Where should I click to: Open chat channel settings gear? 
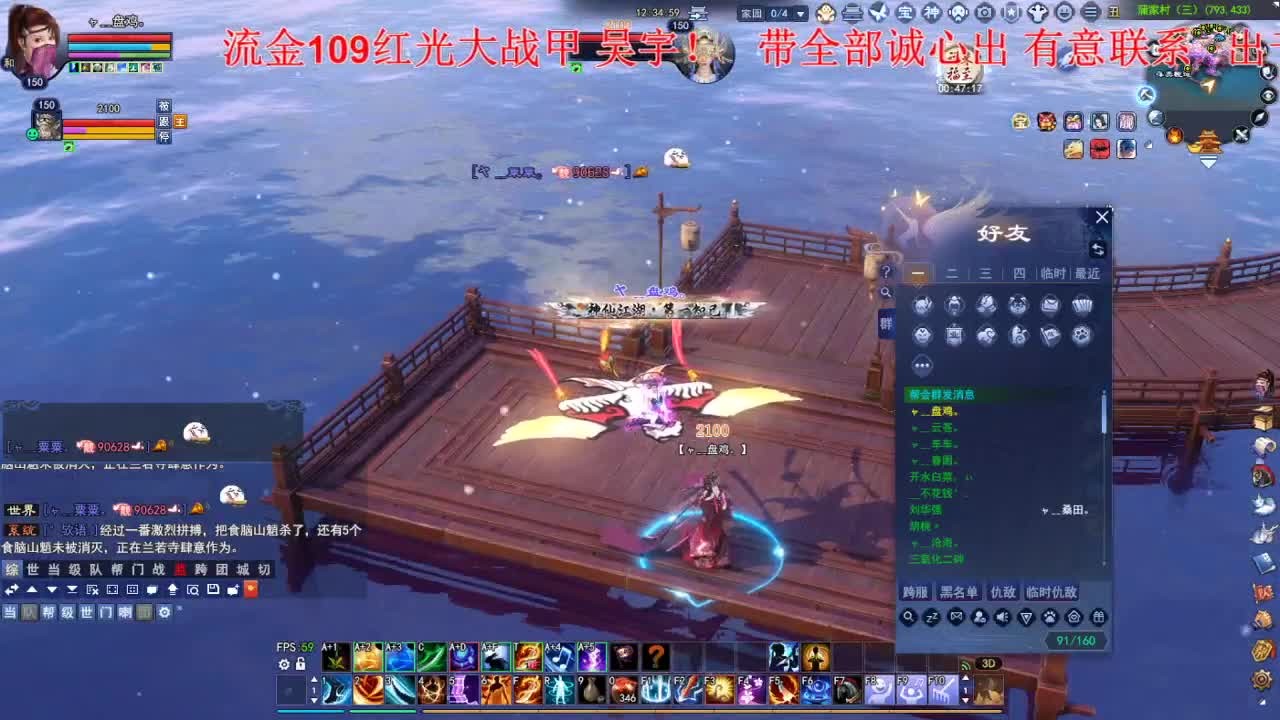tap(164, 612)
